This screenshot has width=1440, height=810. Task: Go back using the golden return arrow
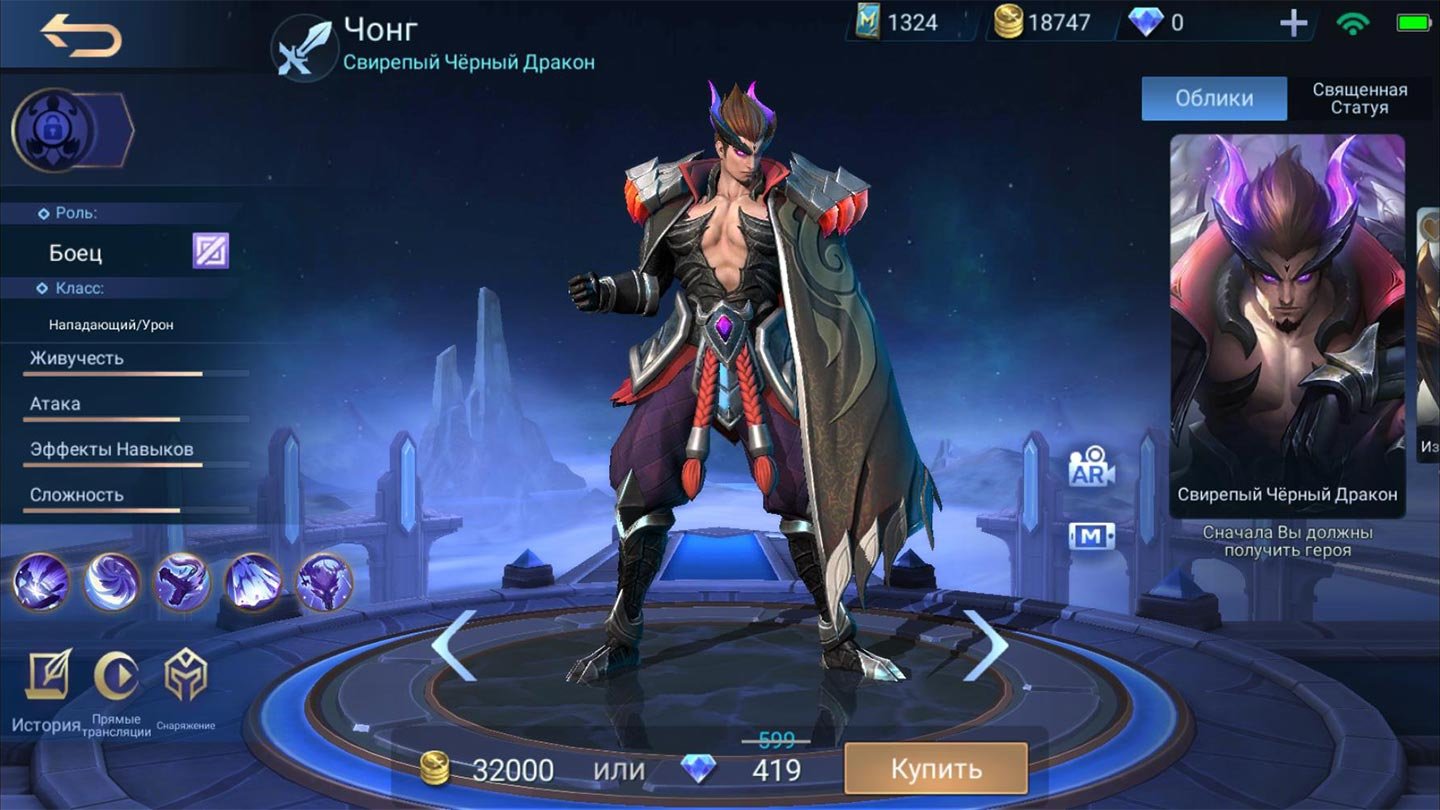82,37
